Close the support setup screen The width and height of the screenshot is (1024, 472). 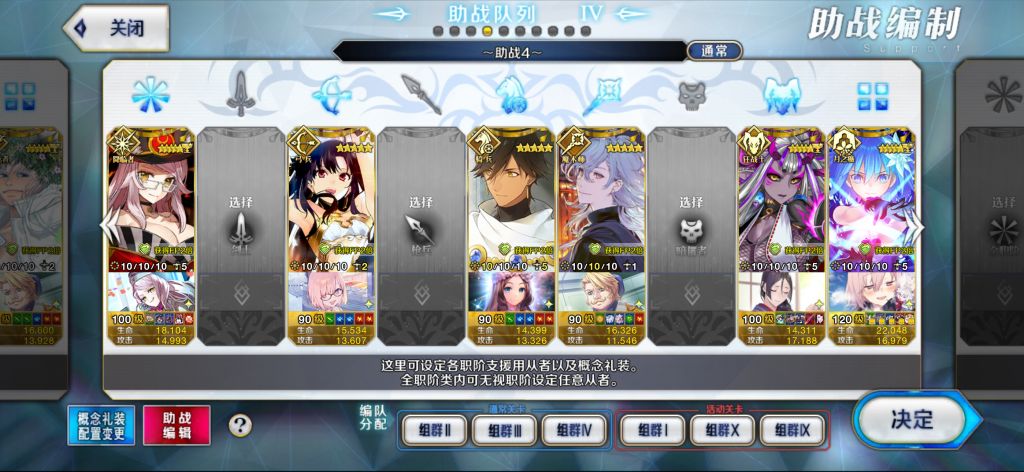(114, 28)
